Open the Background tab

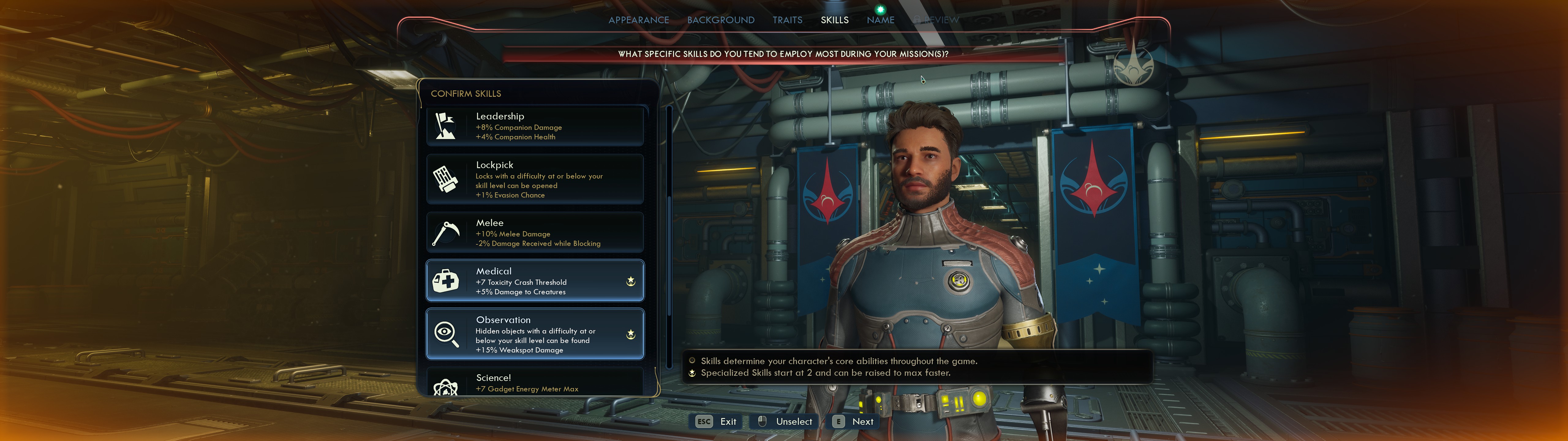click(721, 20)
